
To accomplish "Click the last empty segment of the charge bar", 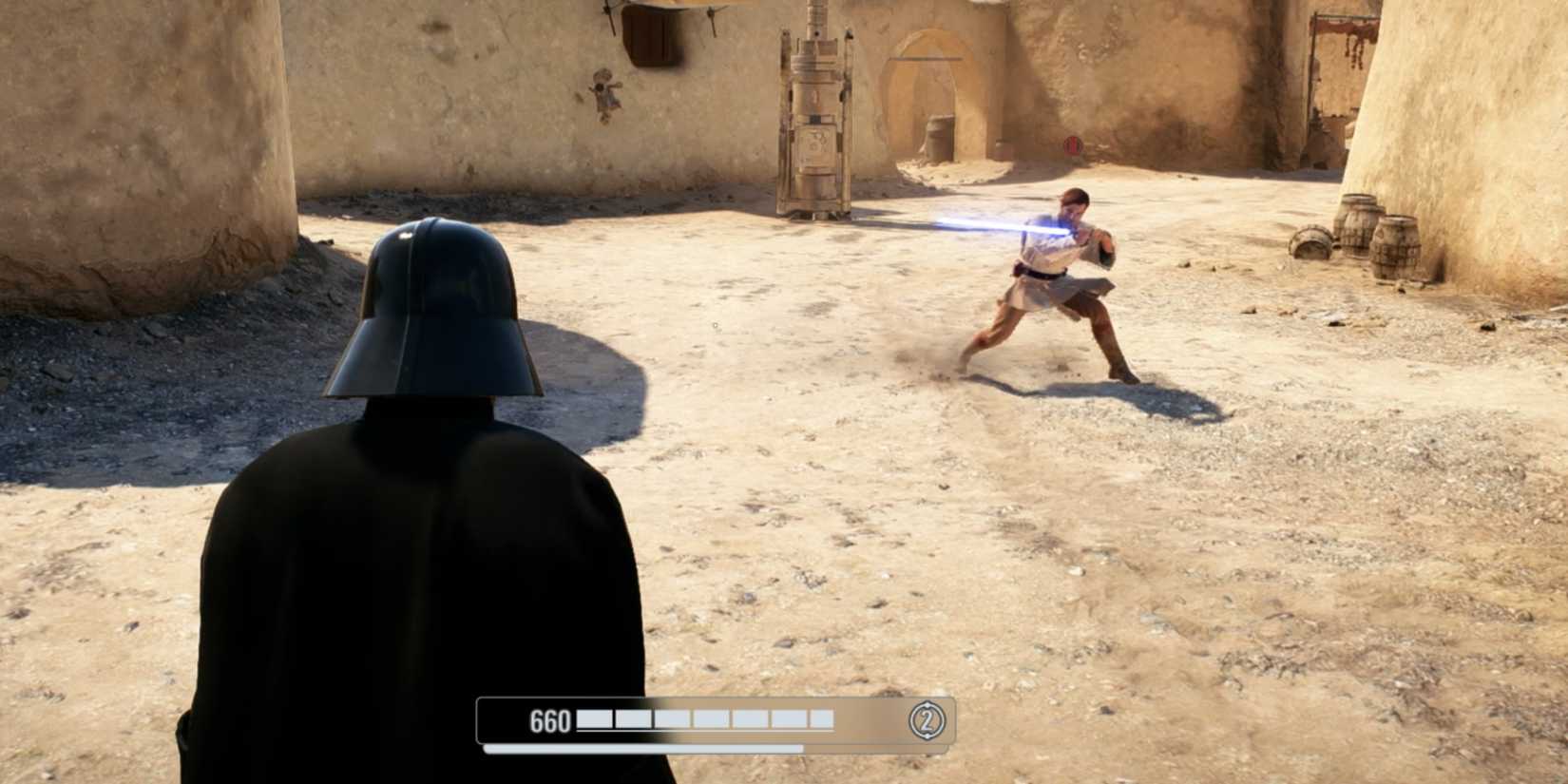I will [x=825, y=720].
